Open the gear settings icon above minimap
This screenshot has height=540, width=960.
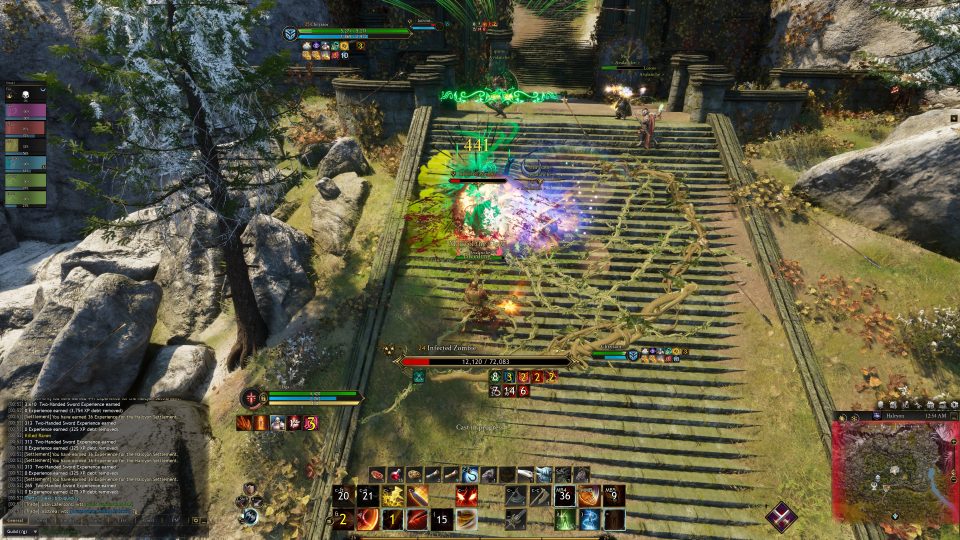click(950, 402)
